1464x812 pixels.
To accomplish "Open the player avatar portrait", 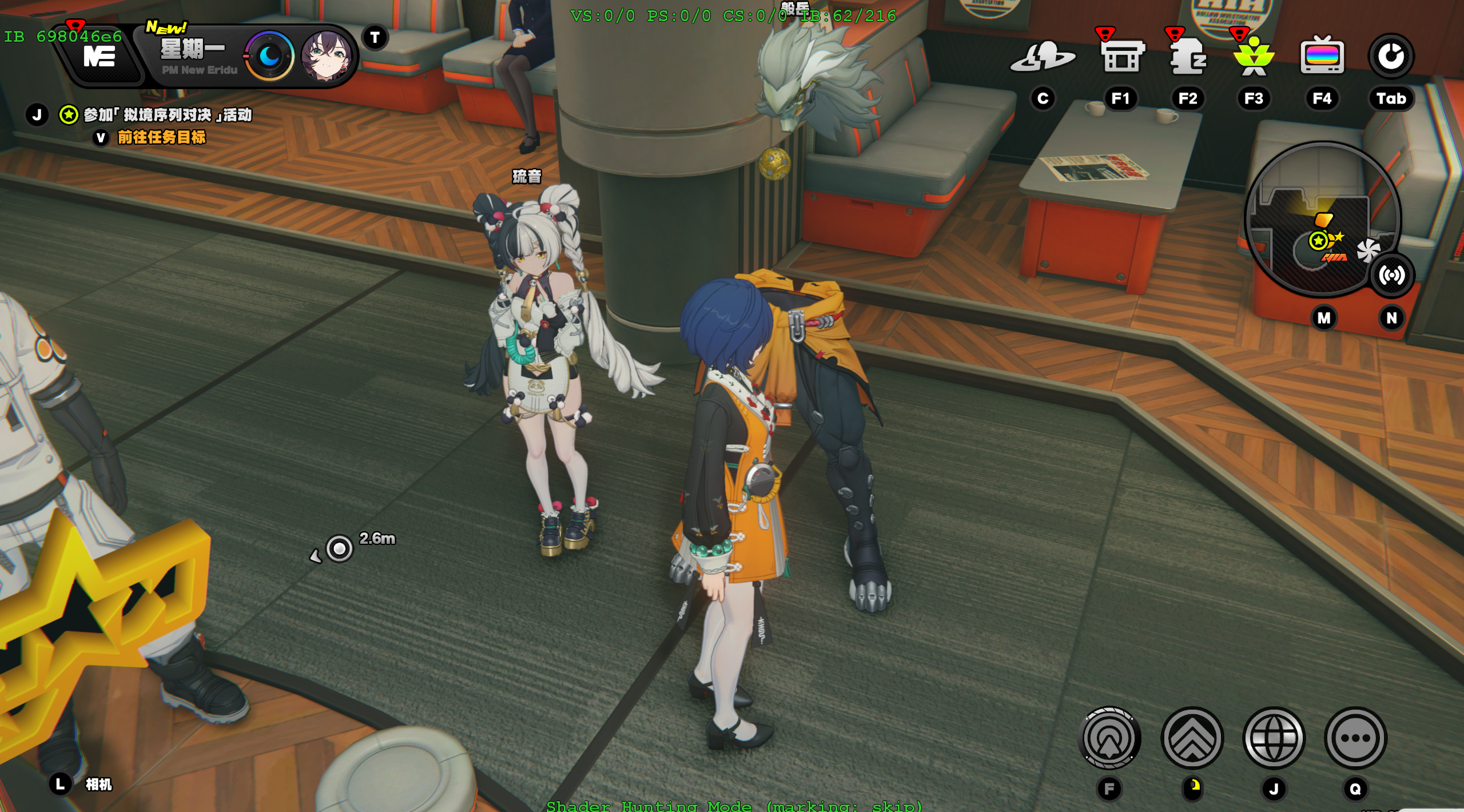I will coord(326,56).
